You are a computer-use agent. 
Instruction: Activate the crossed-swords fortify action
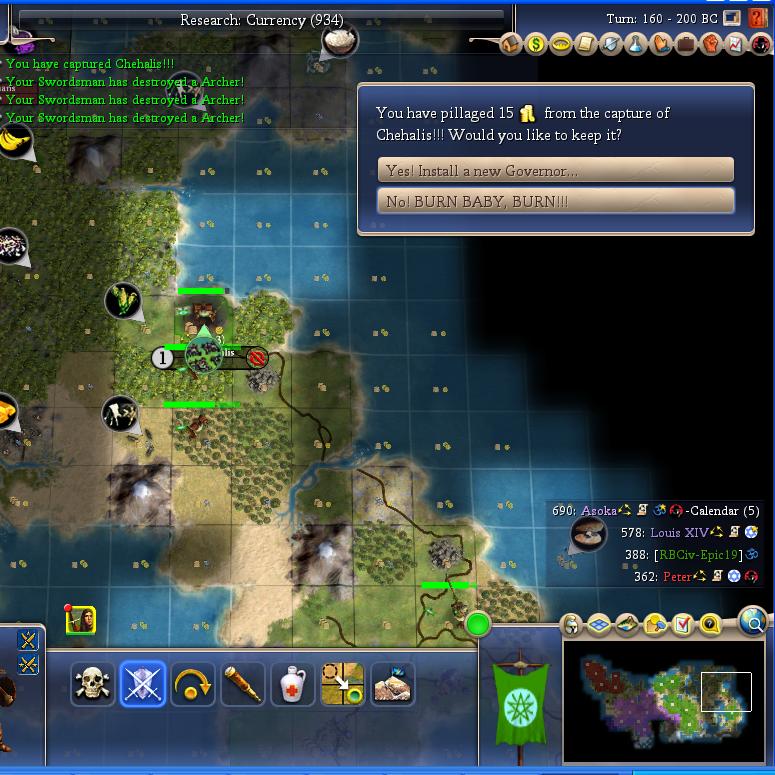142,685
